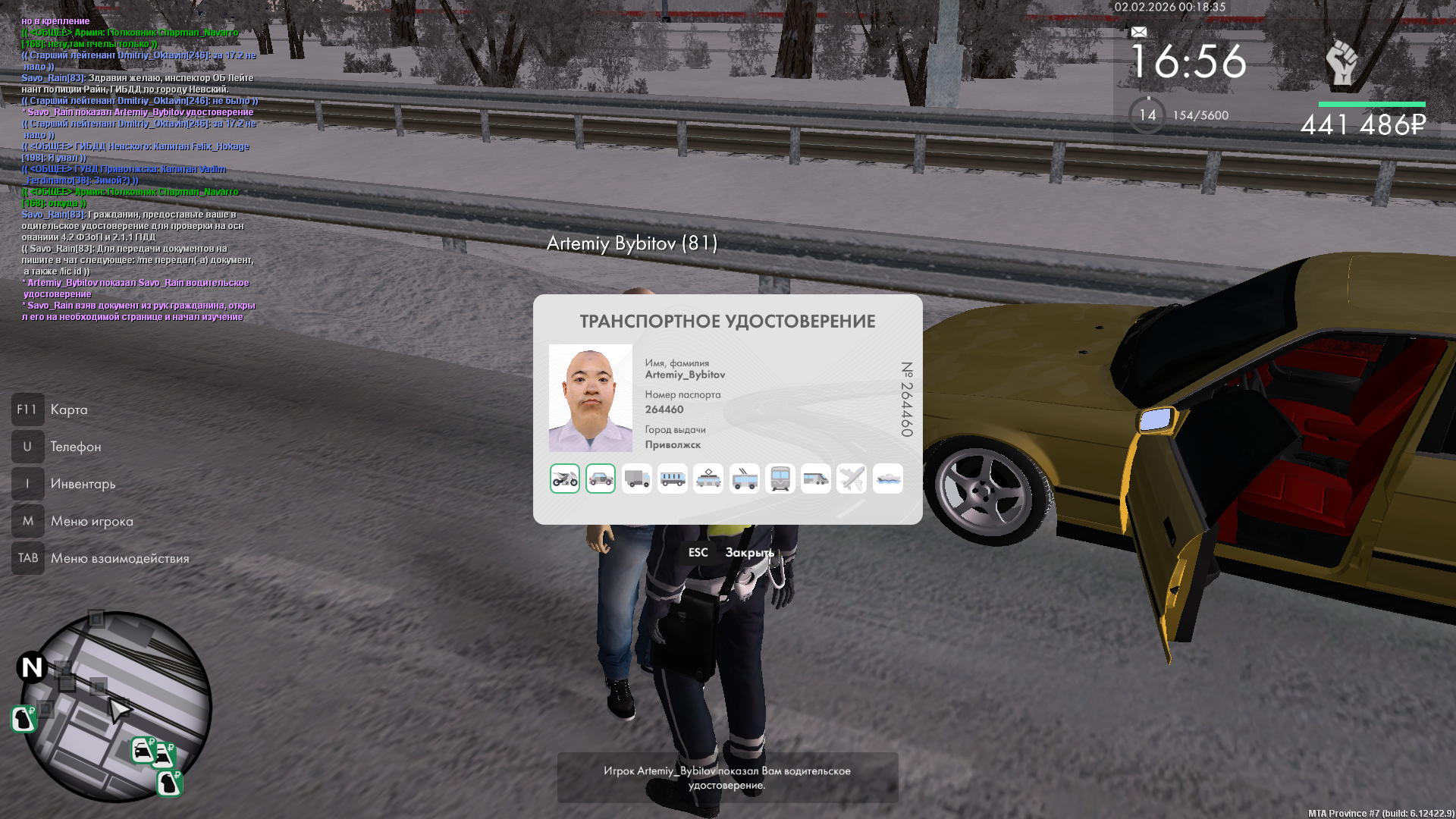This screenshot has width=1456, height=819.
Task: Choose the metro train license category icon
Action: [780, 479]
